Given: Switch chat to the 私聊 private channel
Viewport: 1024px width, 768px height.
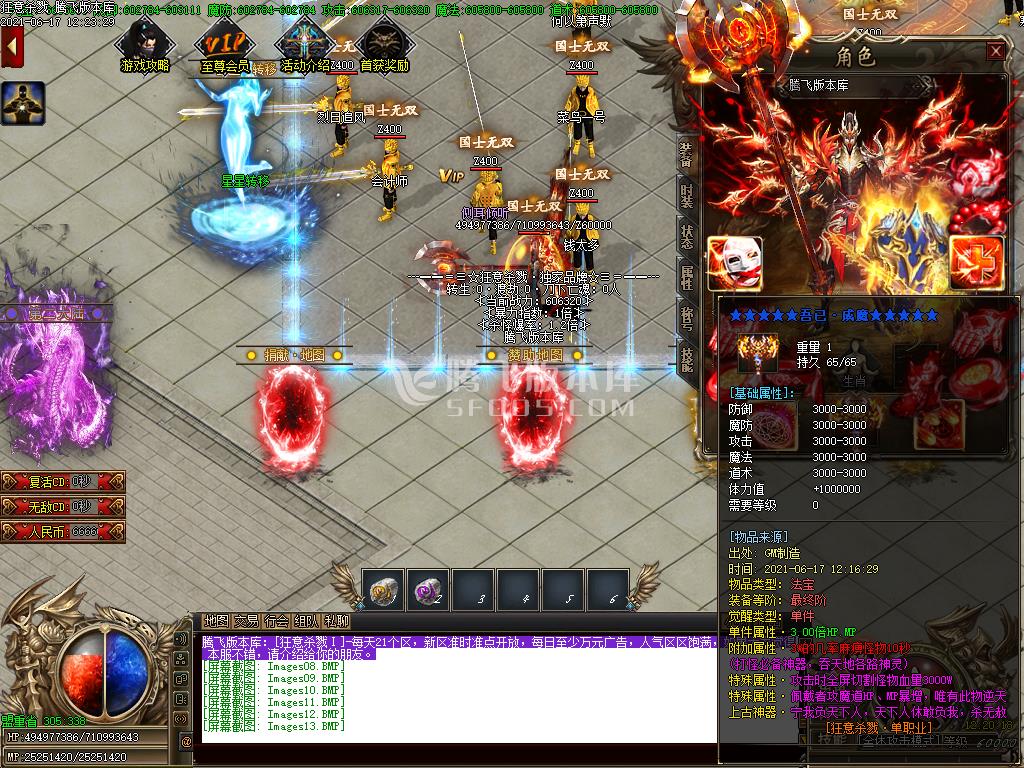Looking at the screenshot, I should 337,621.
